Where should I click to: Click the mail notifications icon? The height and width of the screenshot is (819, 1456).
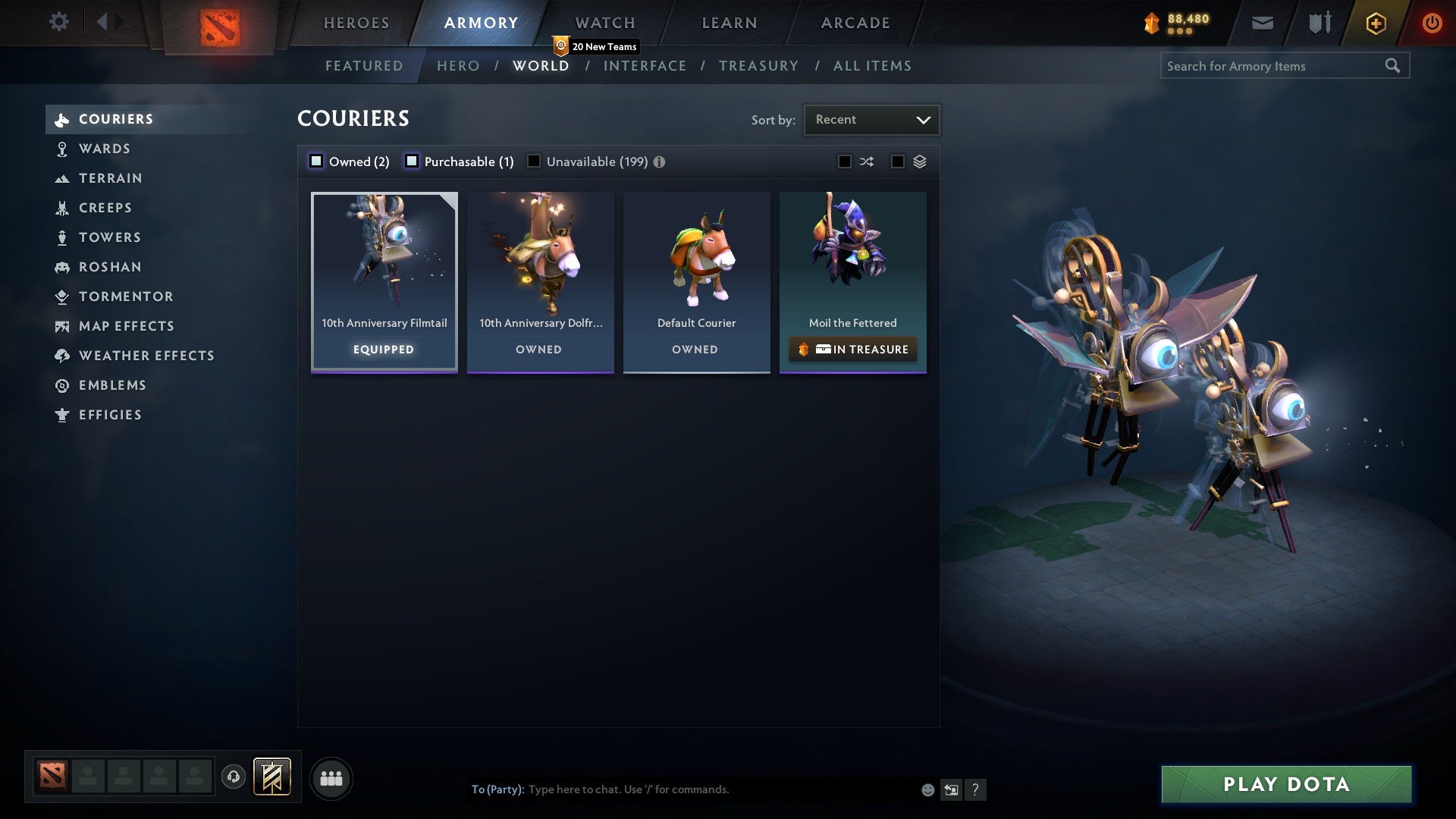tap(1262, 23)
